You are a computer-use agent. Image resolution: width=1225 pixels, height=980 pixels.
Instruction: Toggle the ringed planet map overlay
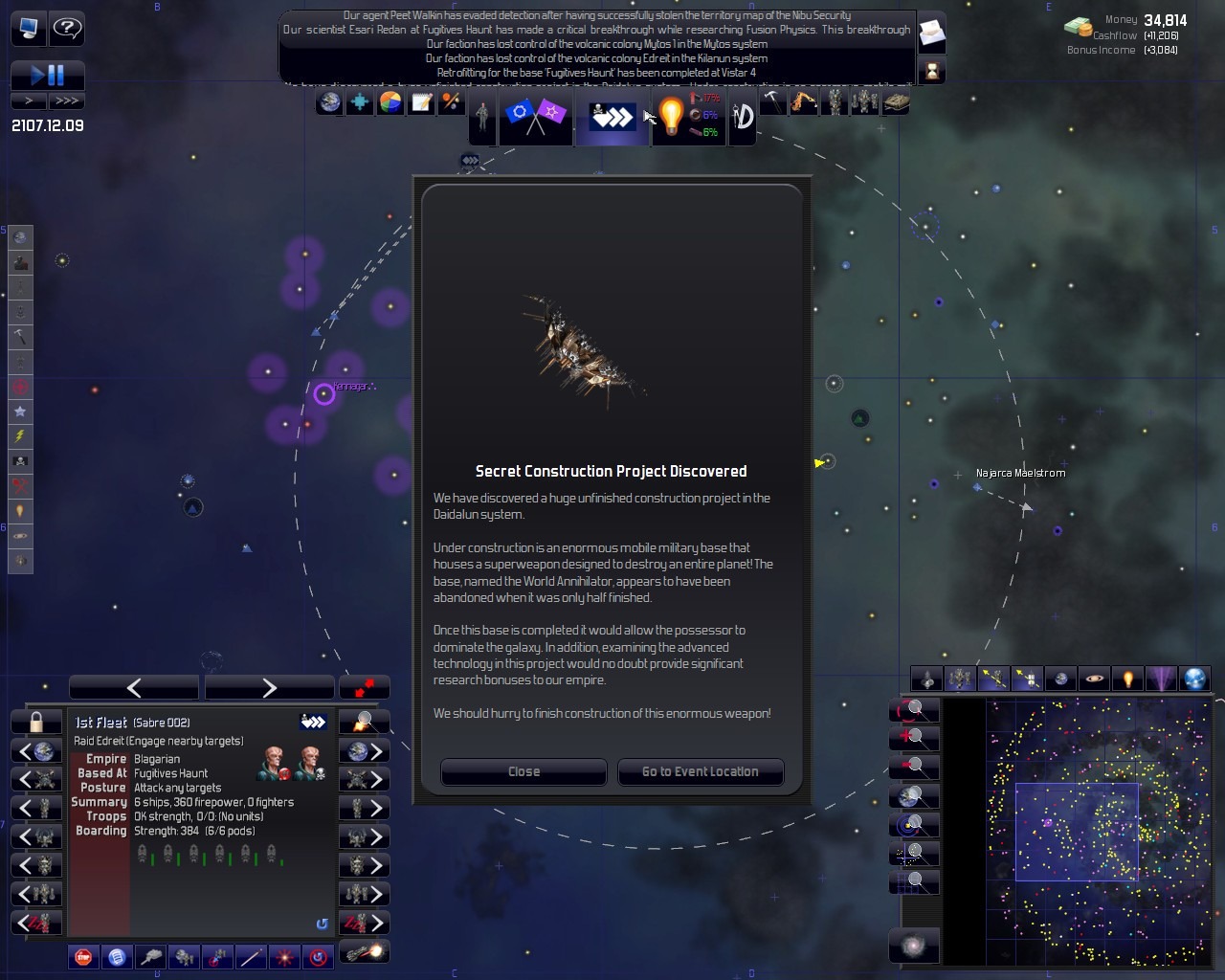click(x=1094, y=679)
